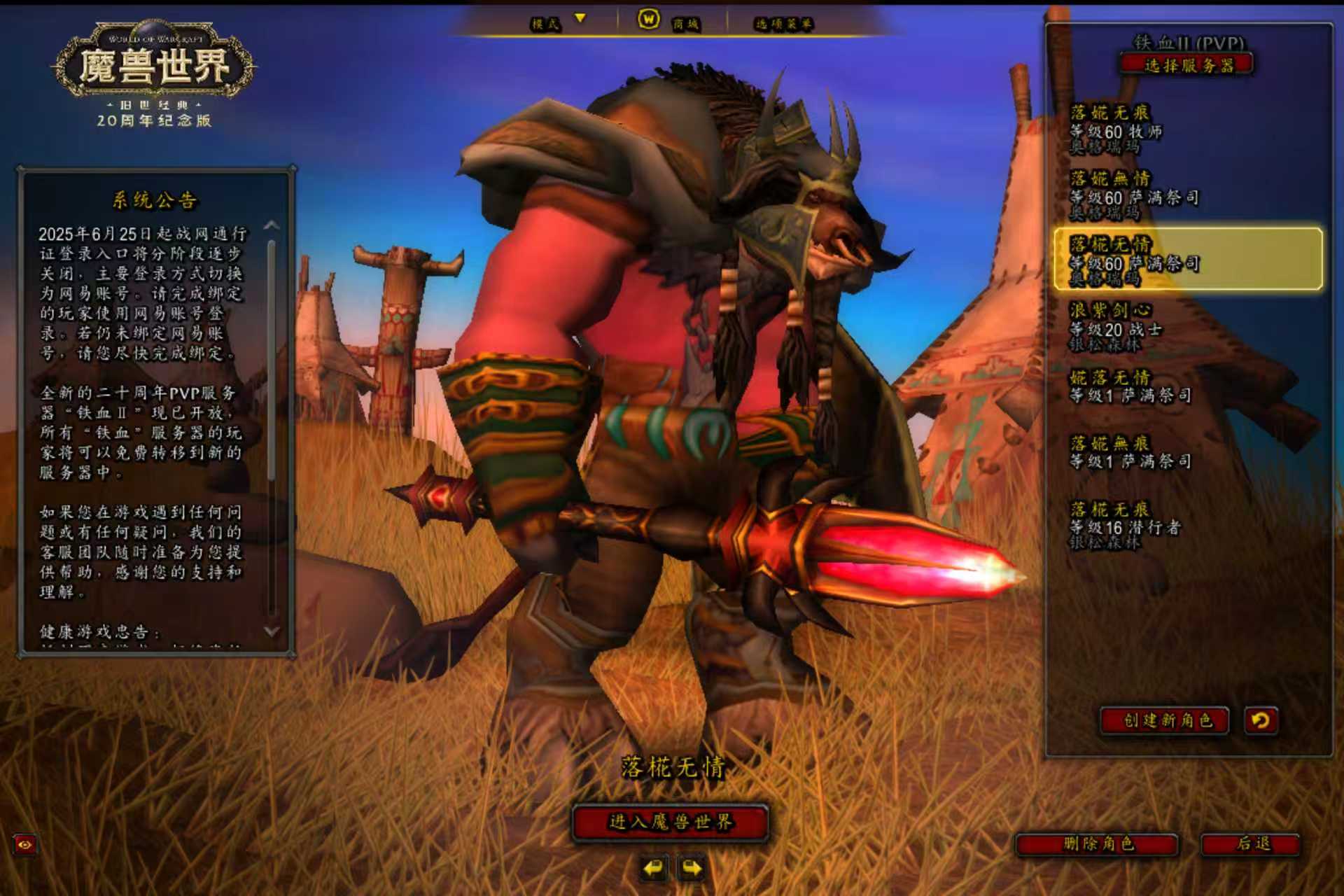Rotate the character with the right arrow

[x=692, y=869]
